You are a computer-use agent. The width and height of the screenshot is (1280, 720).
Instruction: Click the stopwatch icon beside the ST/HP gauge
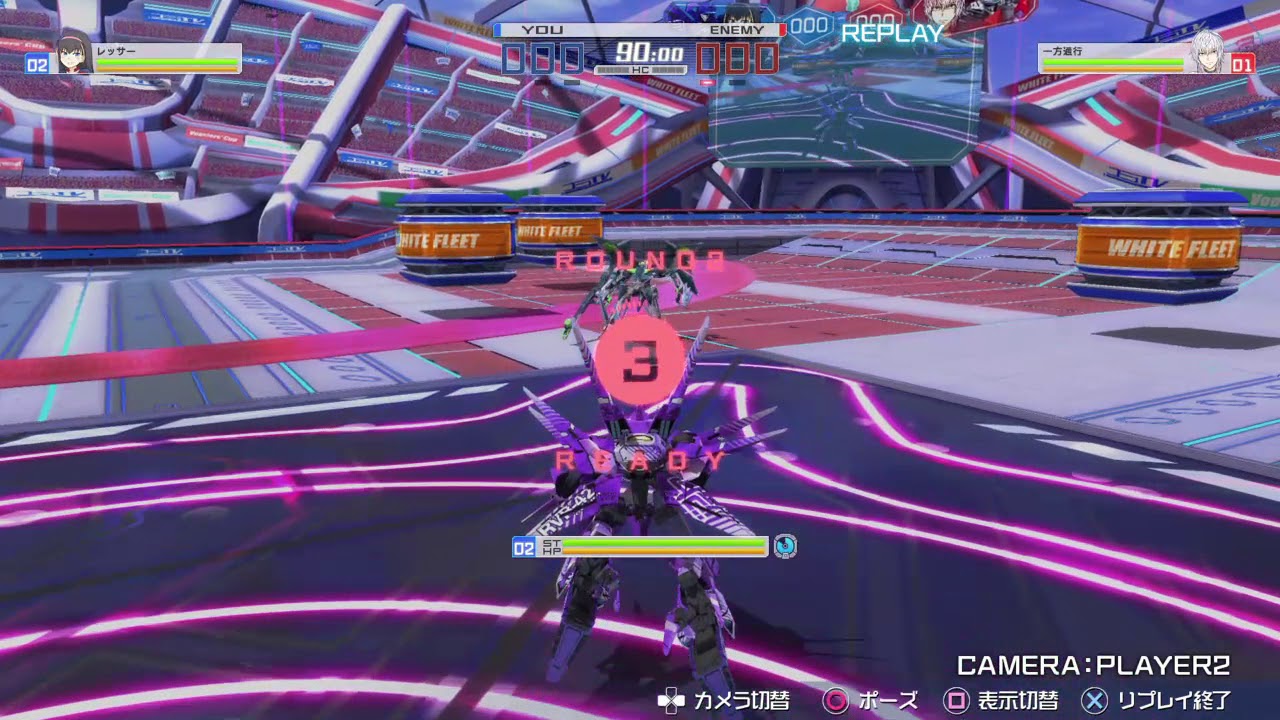(x=786, y=547)
